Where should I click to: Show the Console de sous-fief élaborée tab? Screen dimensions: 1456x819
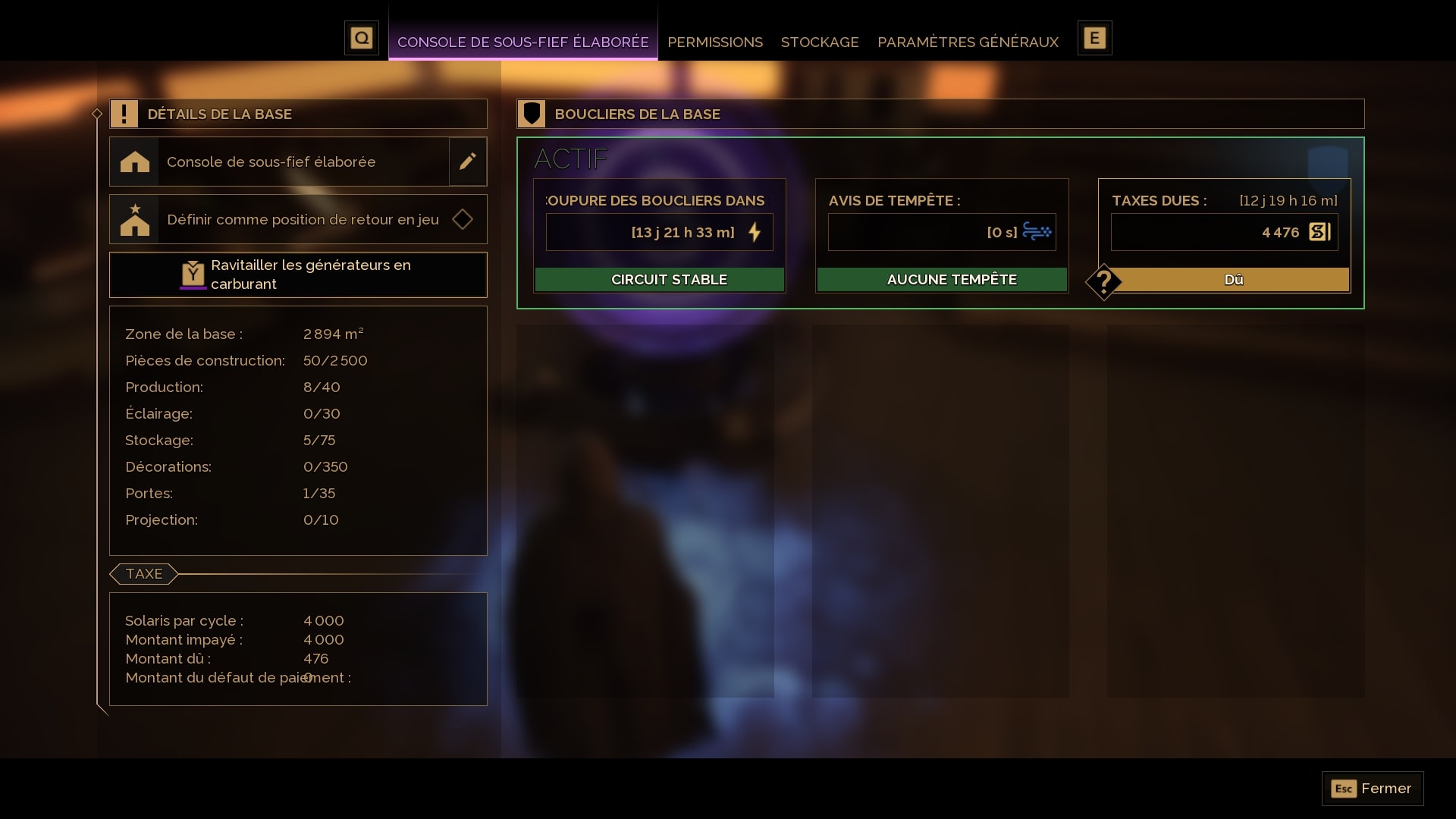click(x=522, y=42)
